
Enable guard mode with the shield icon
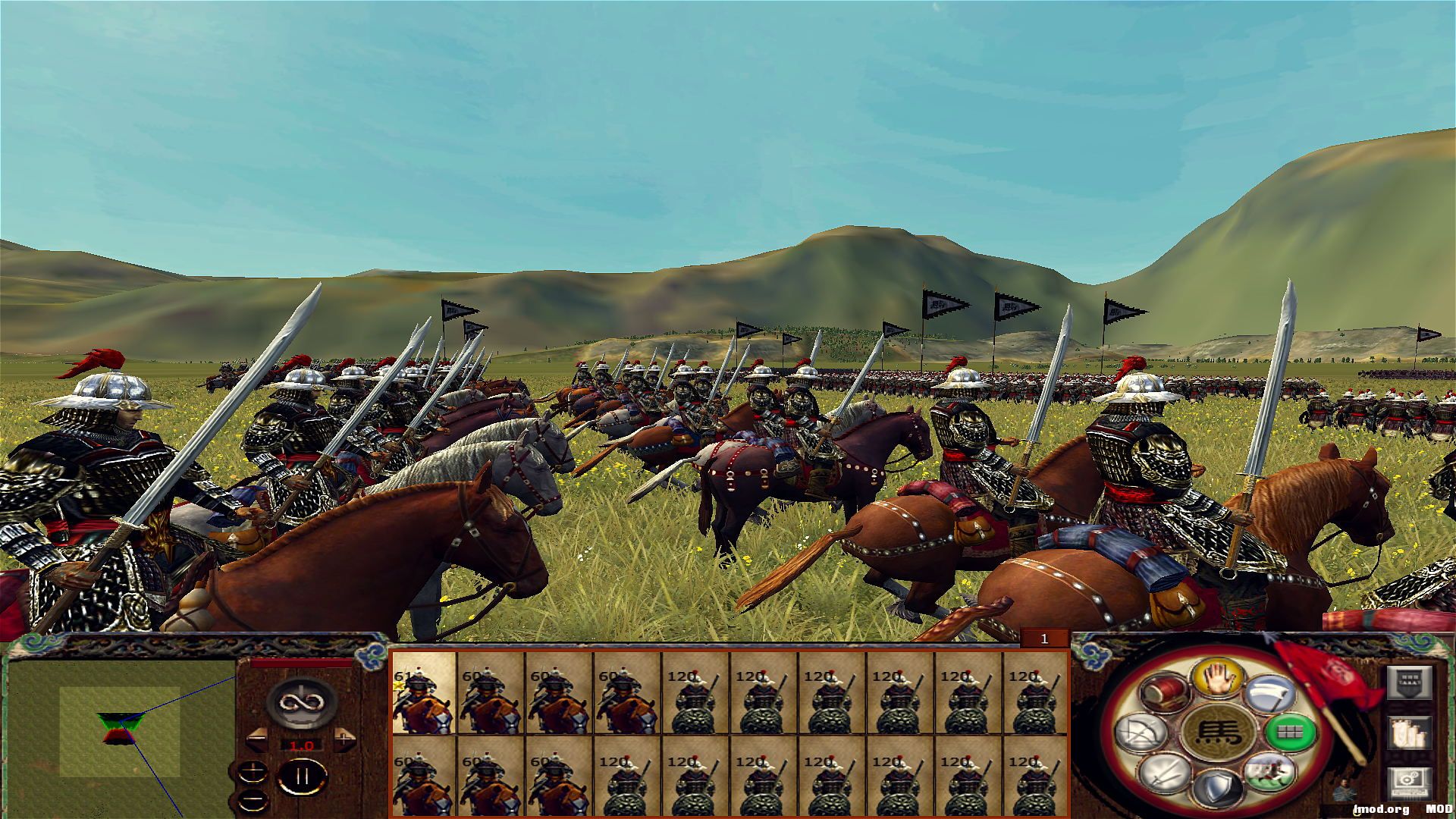point(1218,788)
